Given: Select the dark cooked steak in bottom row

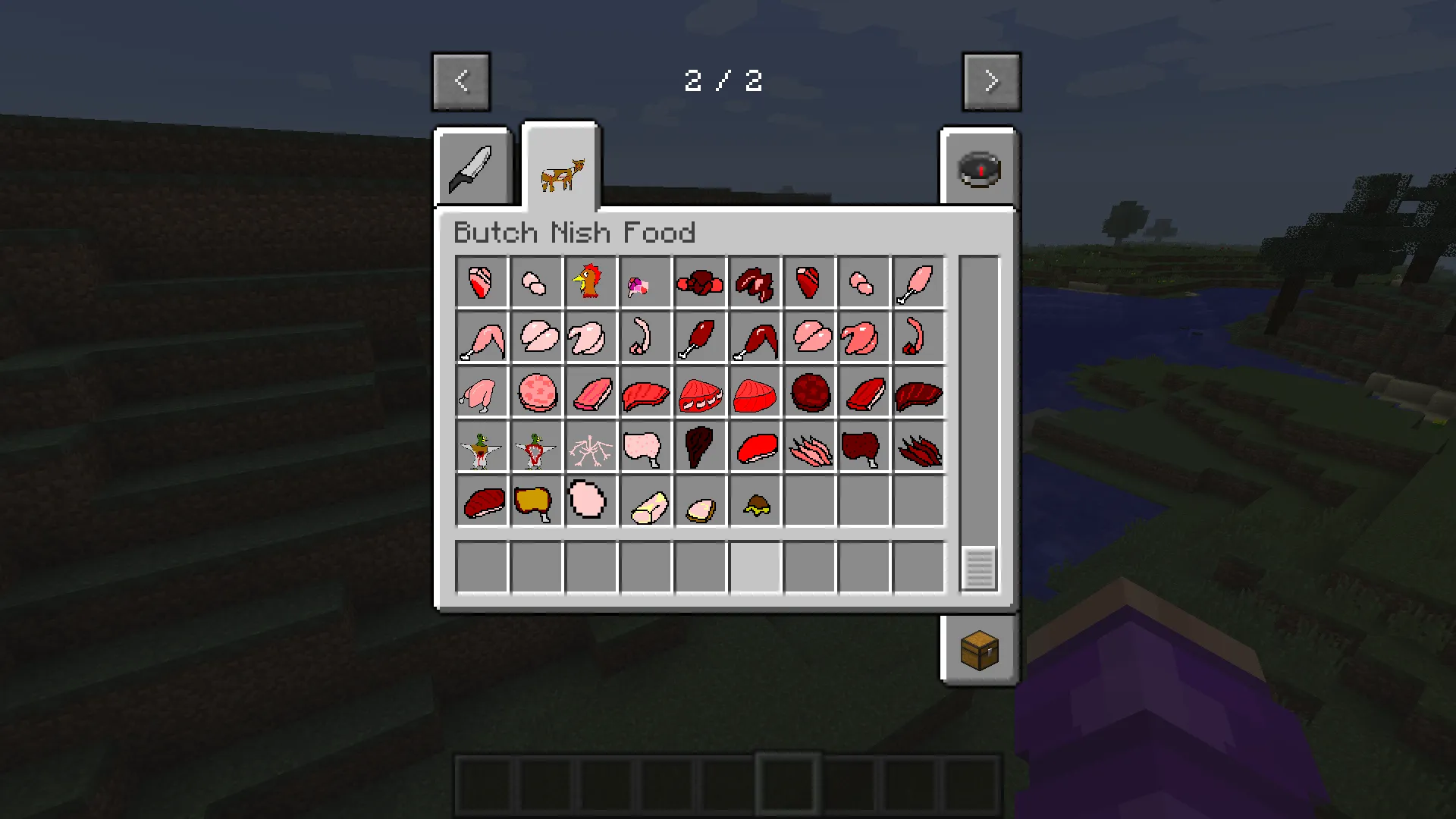Looking at the screenshot, I should [482, 500].
